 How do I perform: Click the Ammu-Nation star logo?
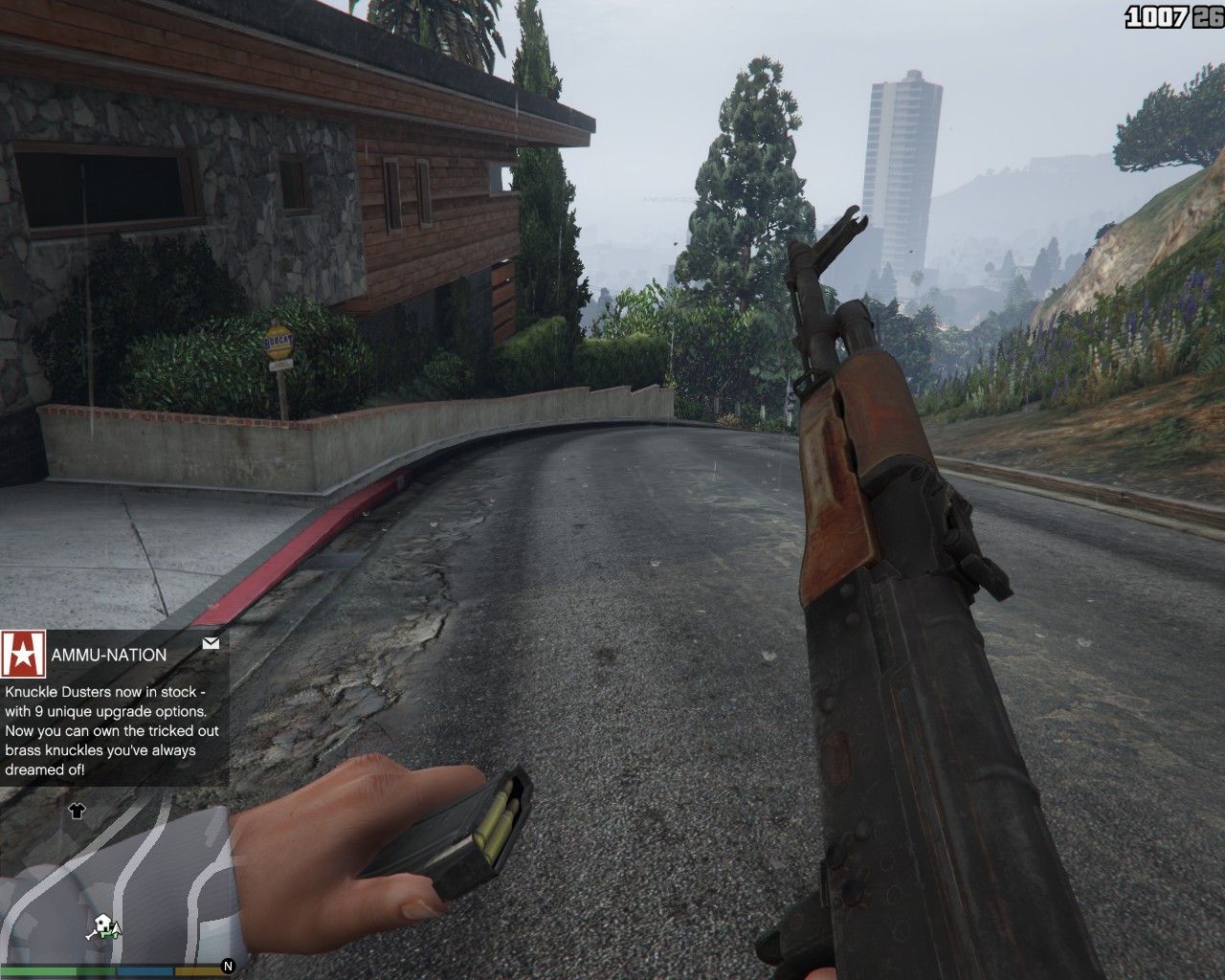click(24, 652)
